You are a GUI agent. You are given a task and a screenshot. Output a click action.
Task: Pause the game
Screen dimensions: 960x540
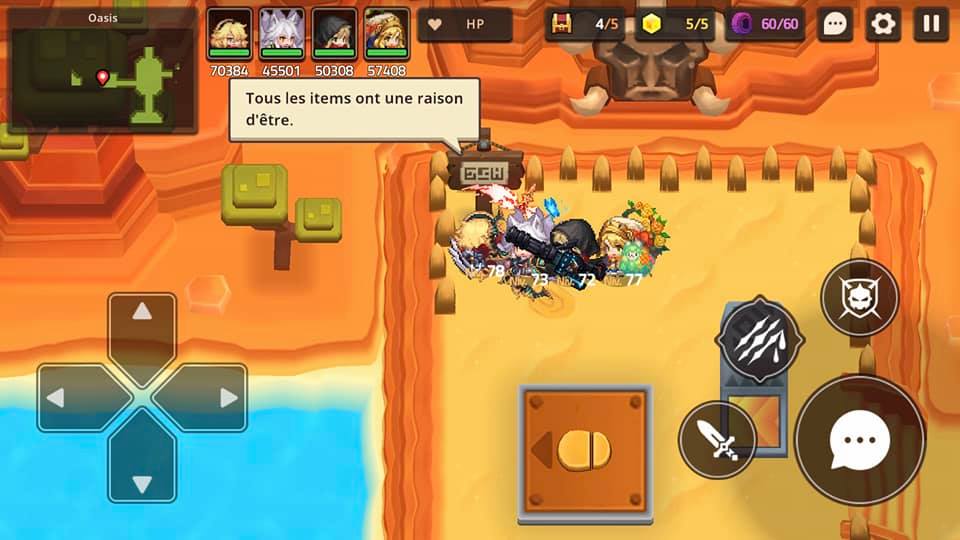click(931, 25)
